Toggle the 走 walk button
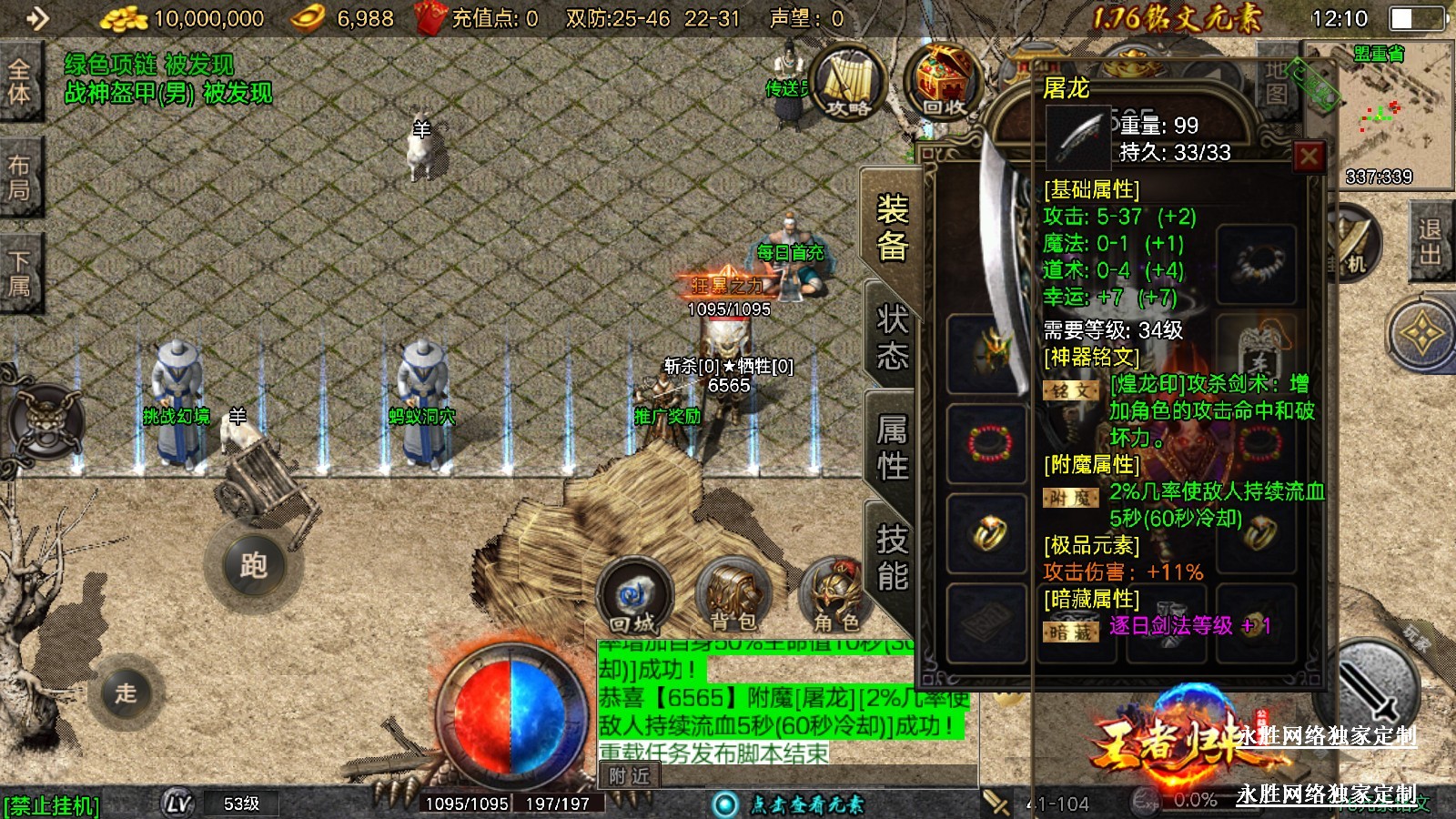This screenshot has height=819, width=1456. pyautogui.click(x=126, y=693)
